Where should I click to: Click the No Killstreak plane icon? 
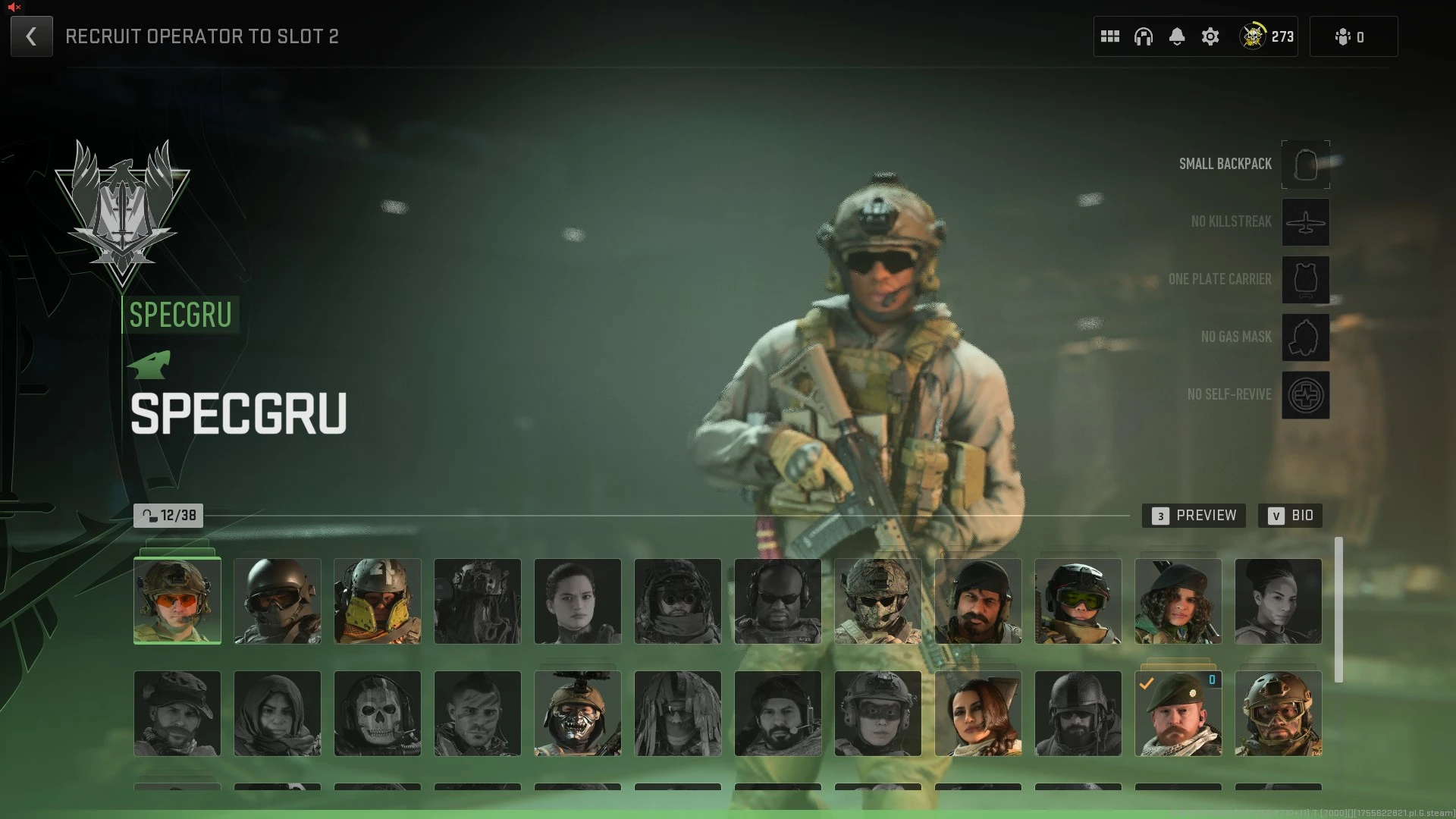click(1305, 222)
